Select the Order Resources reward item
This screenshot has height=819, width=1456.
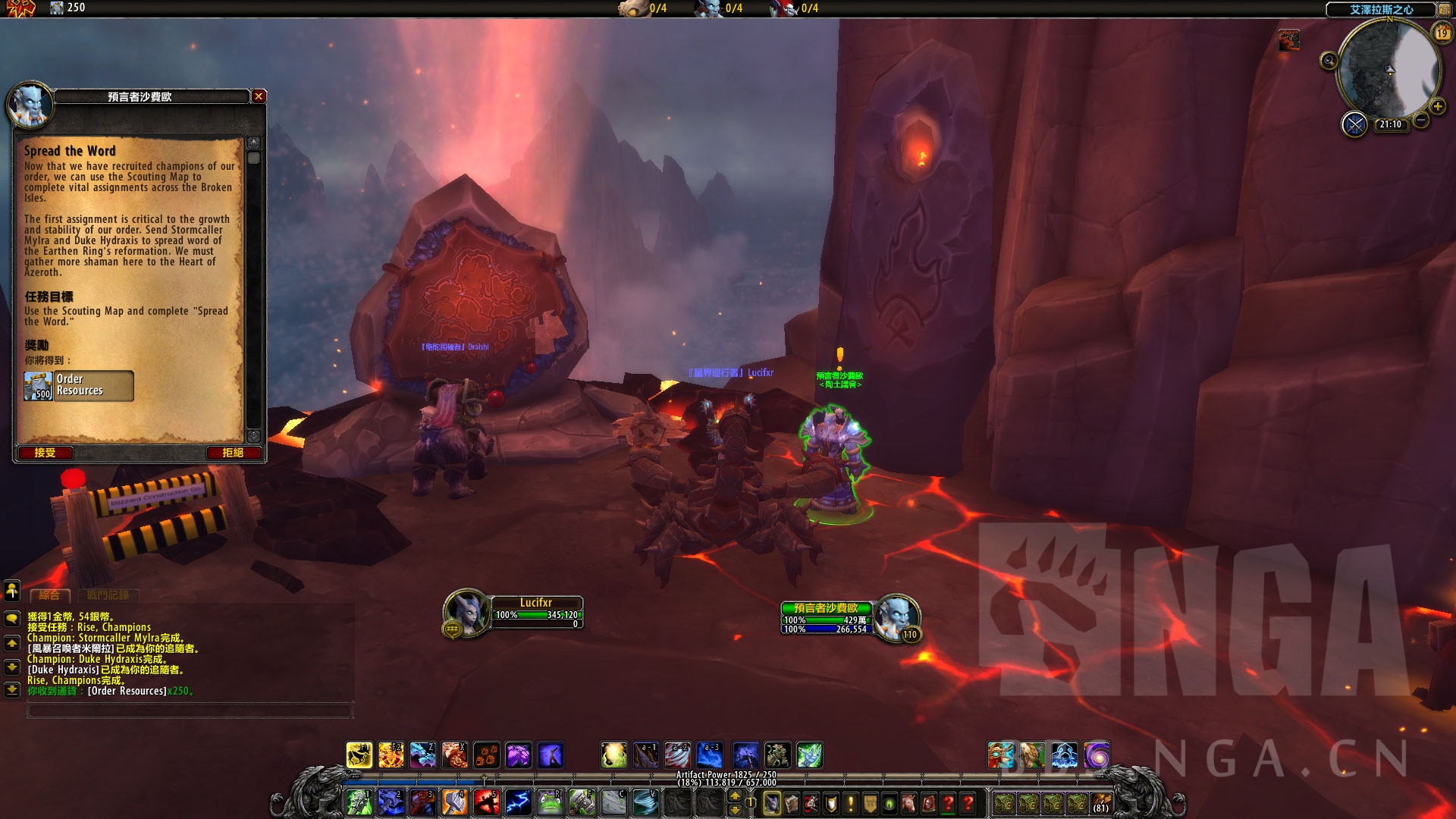(x=79, y=385)
